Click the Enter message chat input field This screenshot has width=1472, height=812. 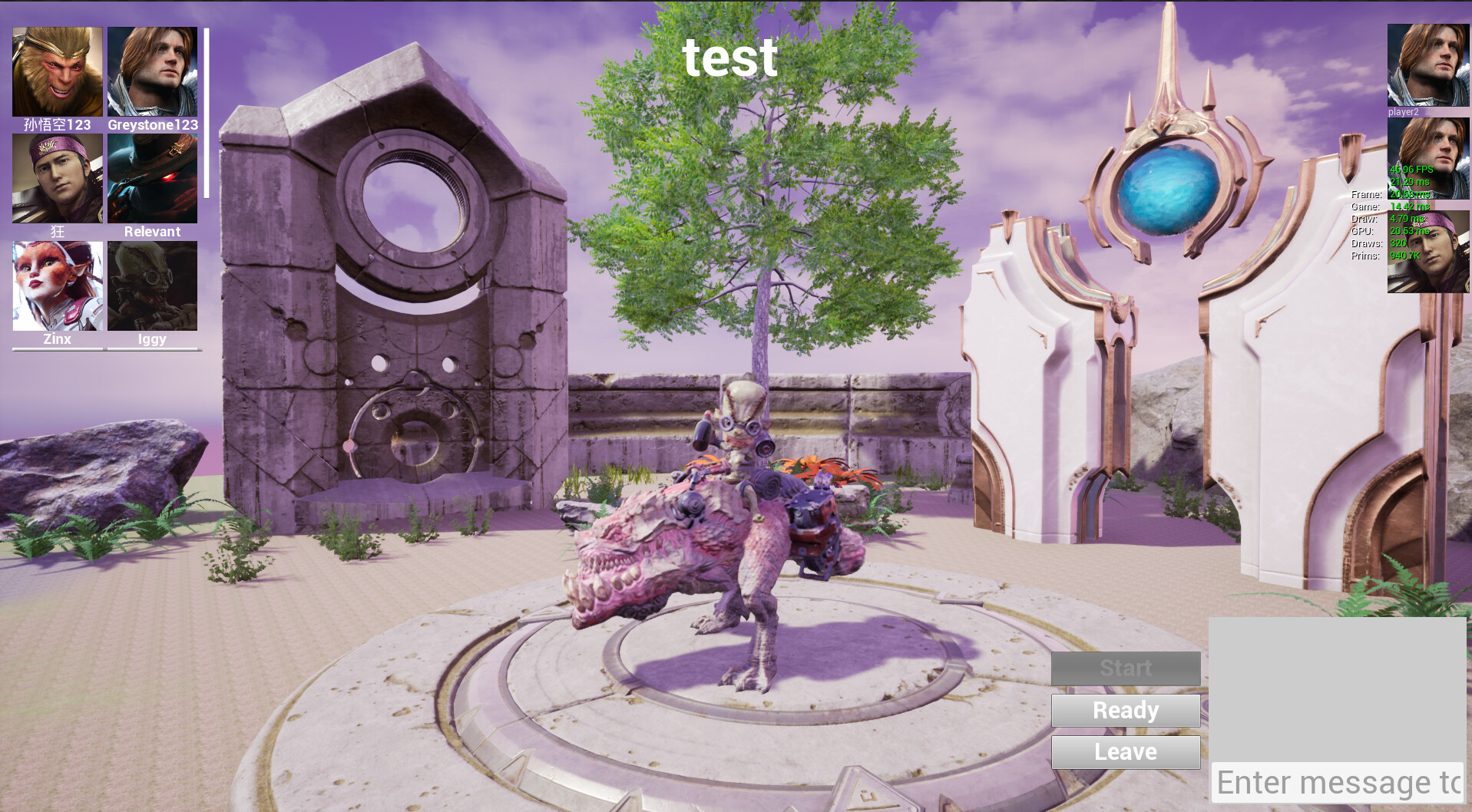click(x=1336, y=783)
